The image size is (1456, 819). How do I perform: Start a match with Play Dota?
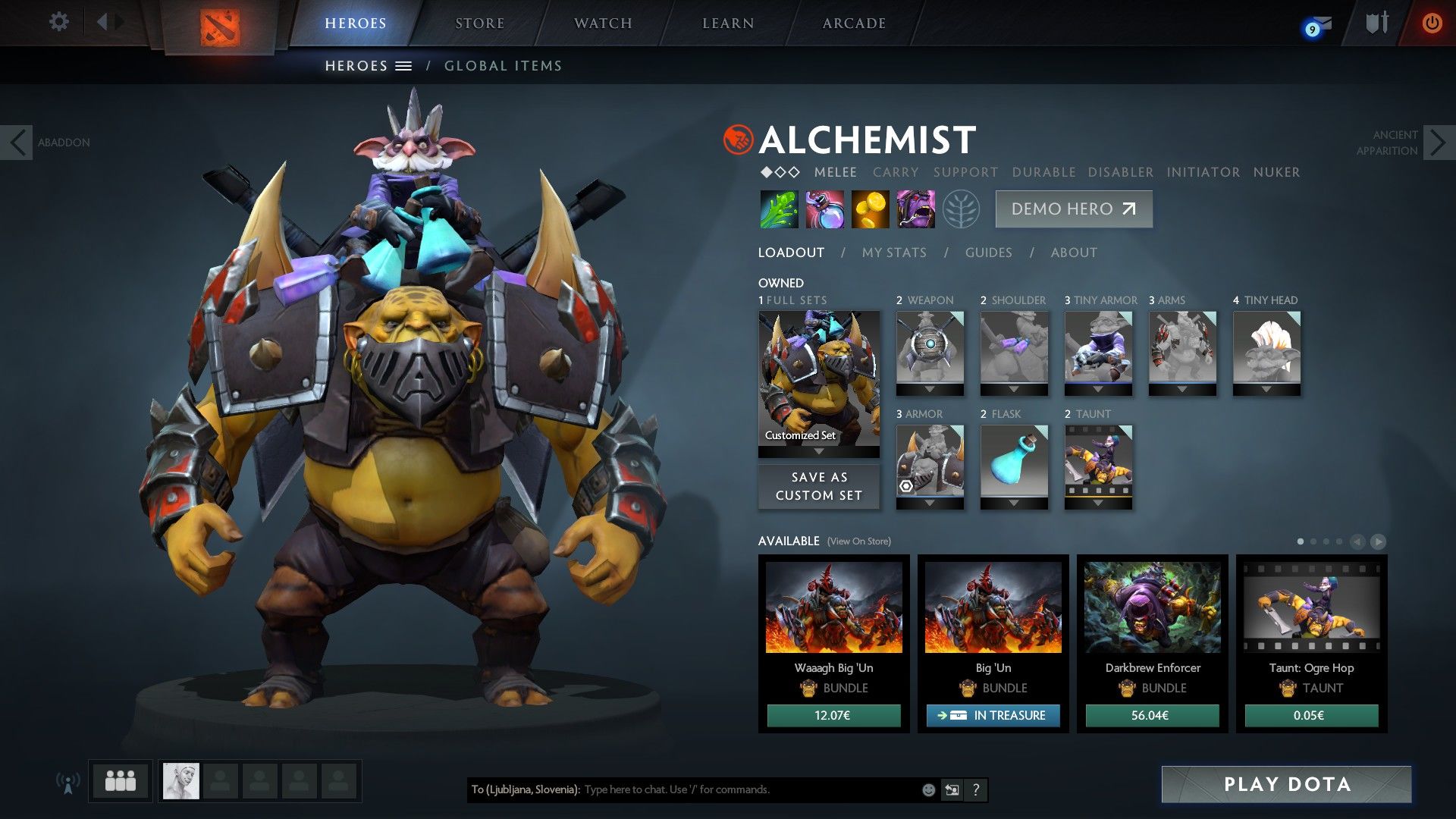point(1286,784)
